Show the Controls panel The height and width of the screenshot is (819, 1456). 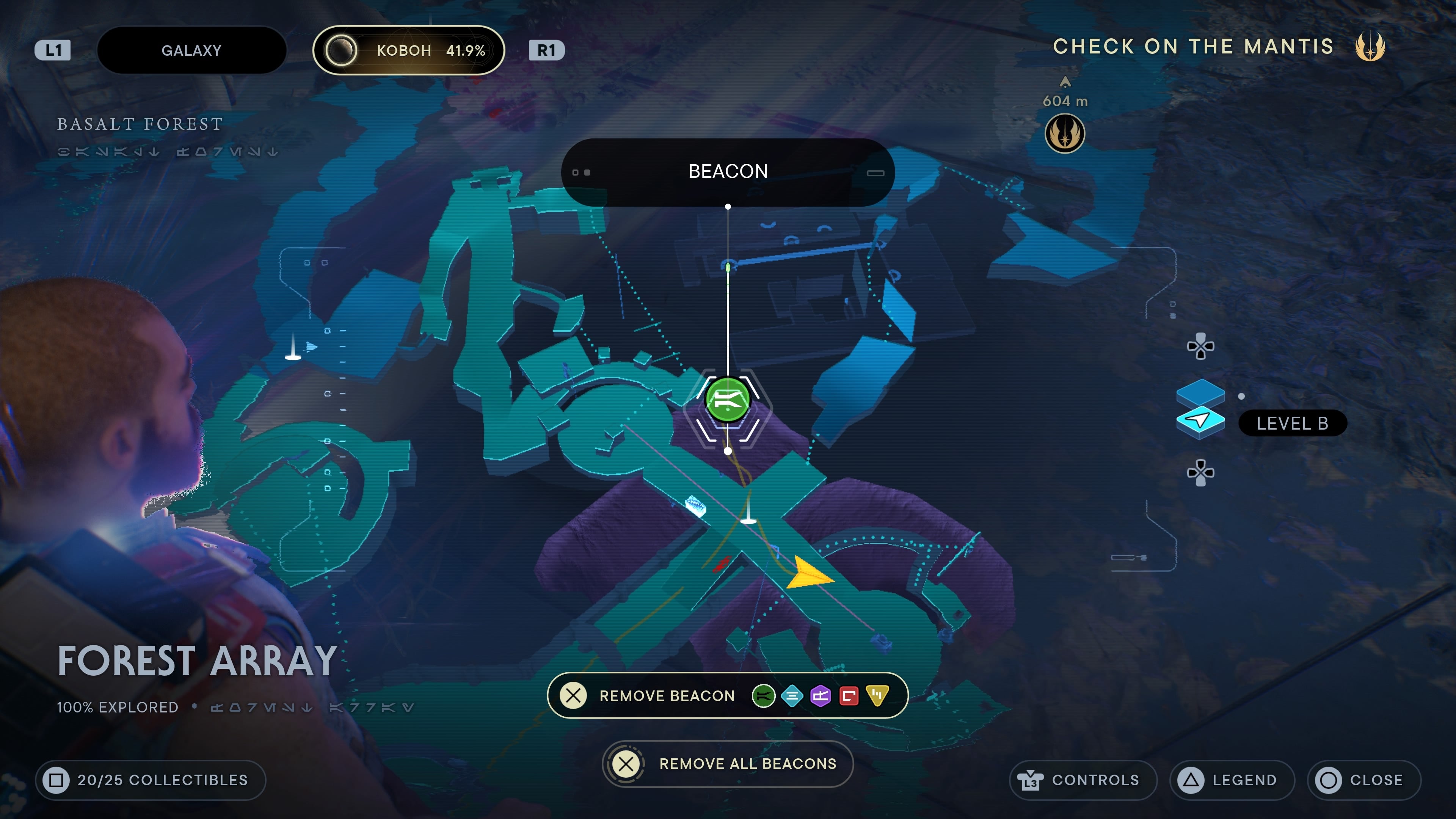click(1083, 780)
